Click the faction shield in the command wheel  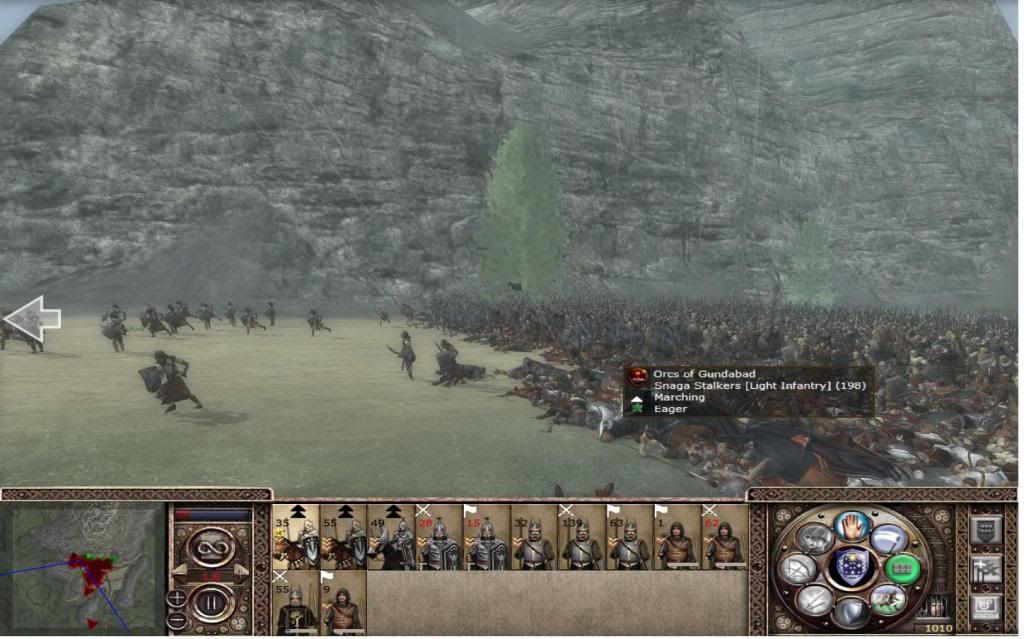point(852,567)
